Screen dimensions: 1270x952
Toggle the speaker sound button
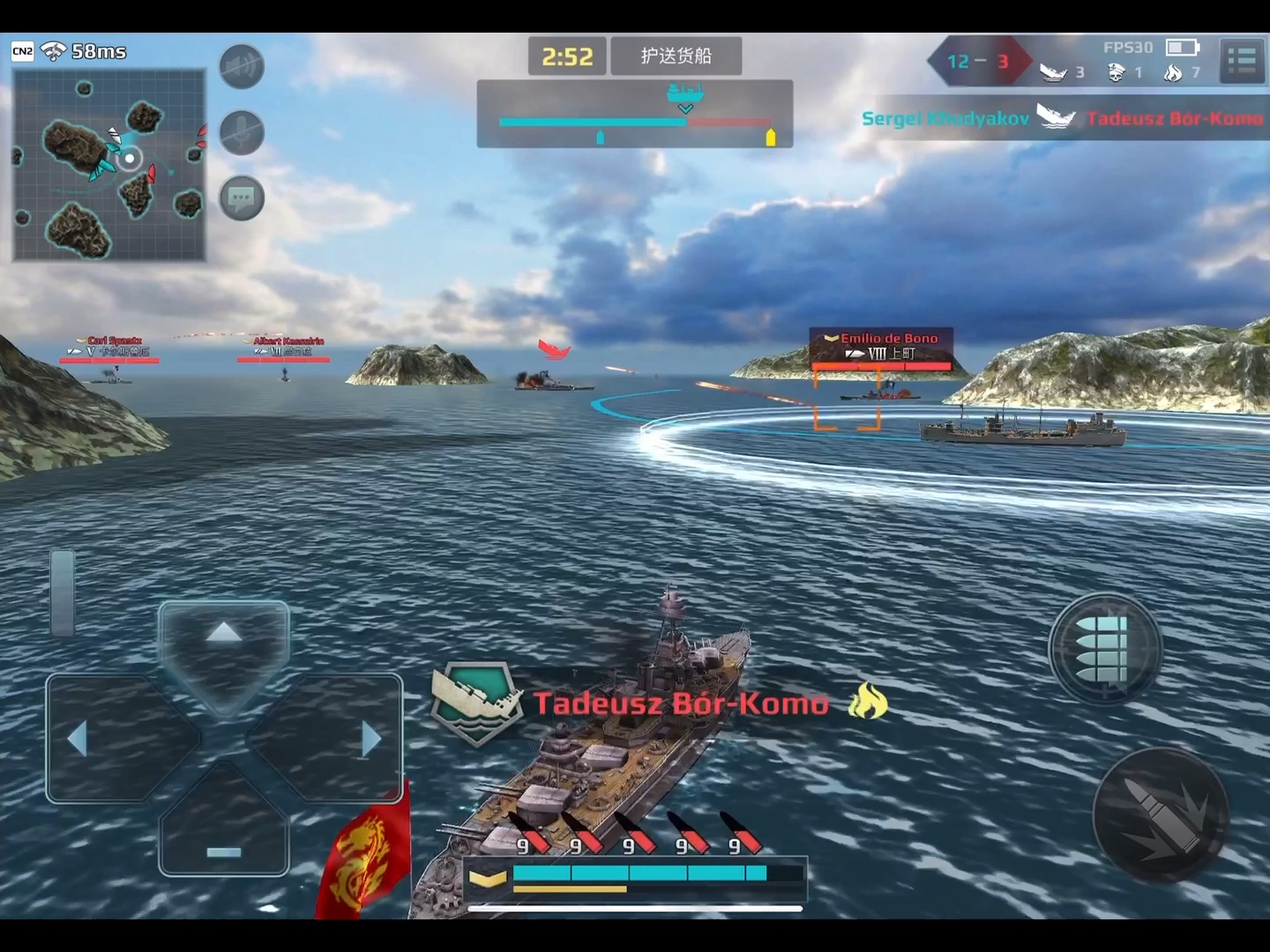tap(242, 66)
